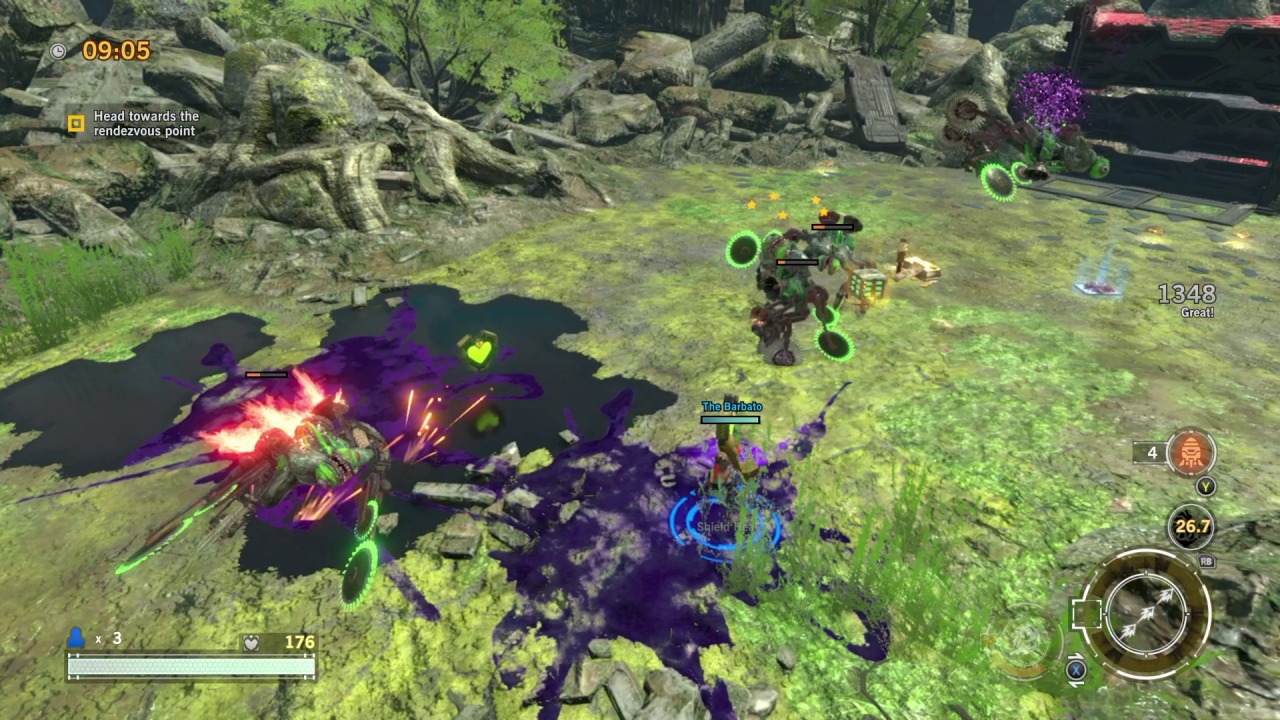
Task: Click the triple-arrow weapon dial
Action: tap(1146, 613)
